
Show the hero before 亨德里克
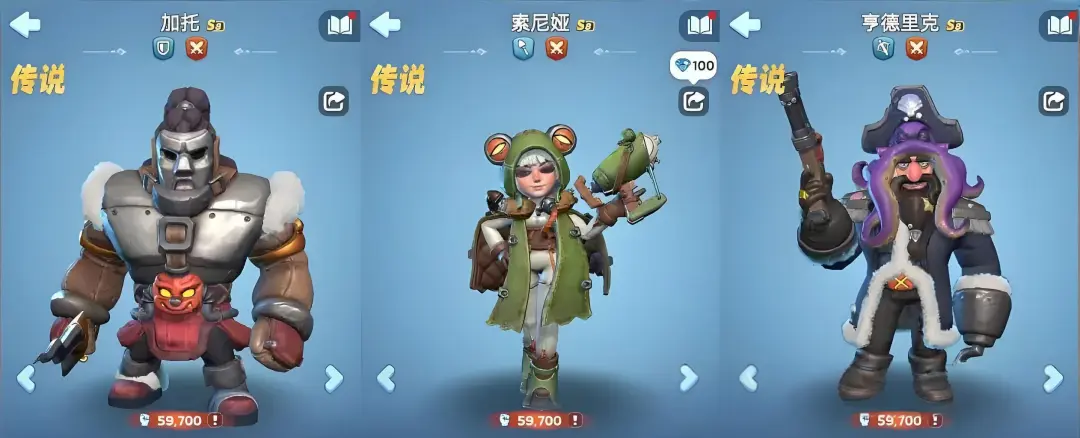[x=748, y=378]
